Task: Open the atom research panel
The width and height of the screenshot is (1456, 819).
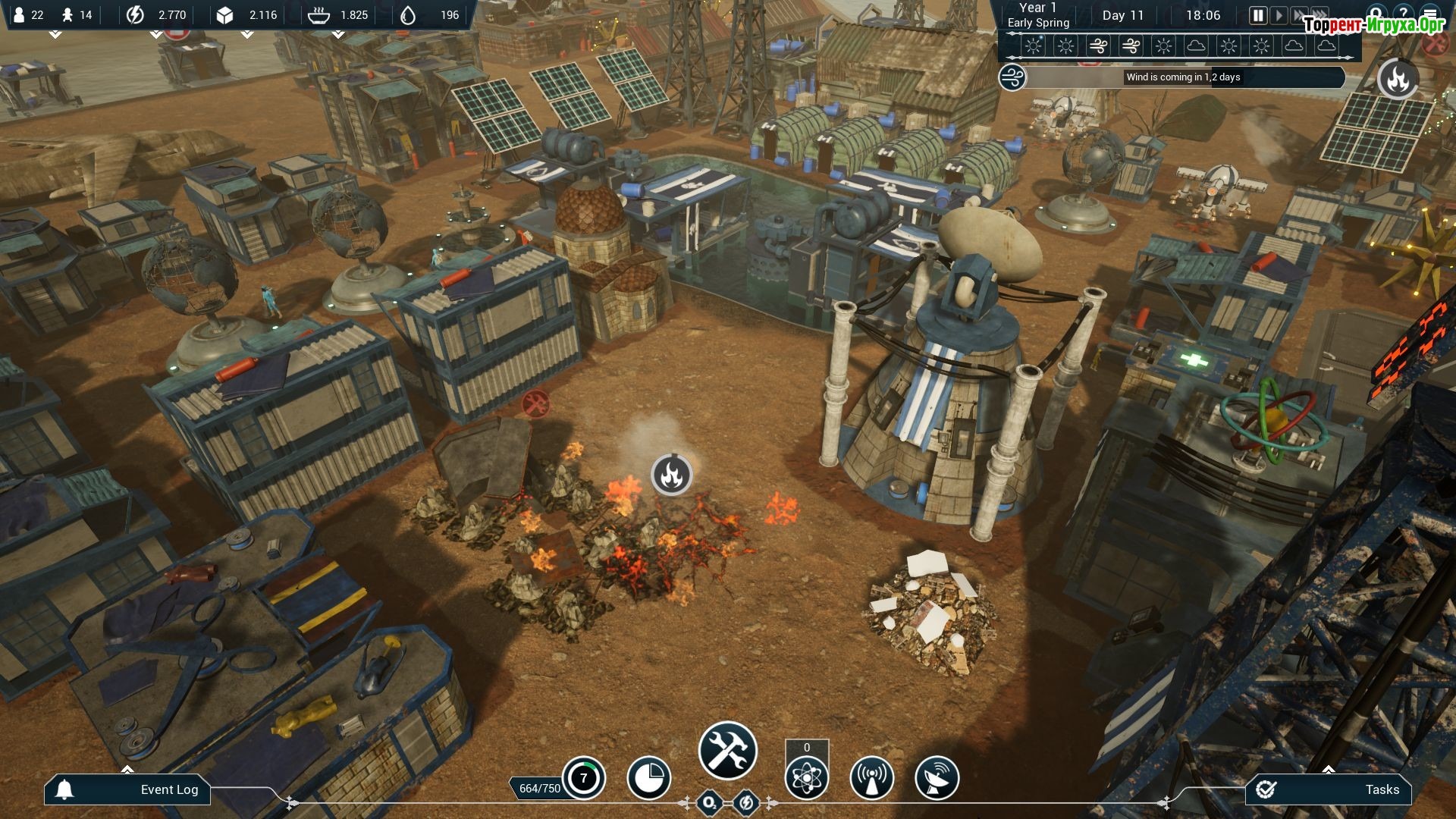Action: (x=806, y=778)
